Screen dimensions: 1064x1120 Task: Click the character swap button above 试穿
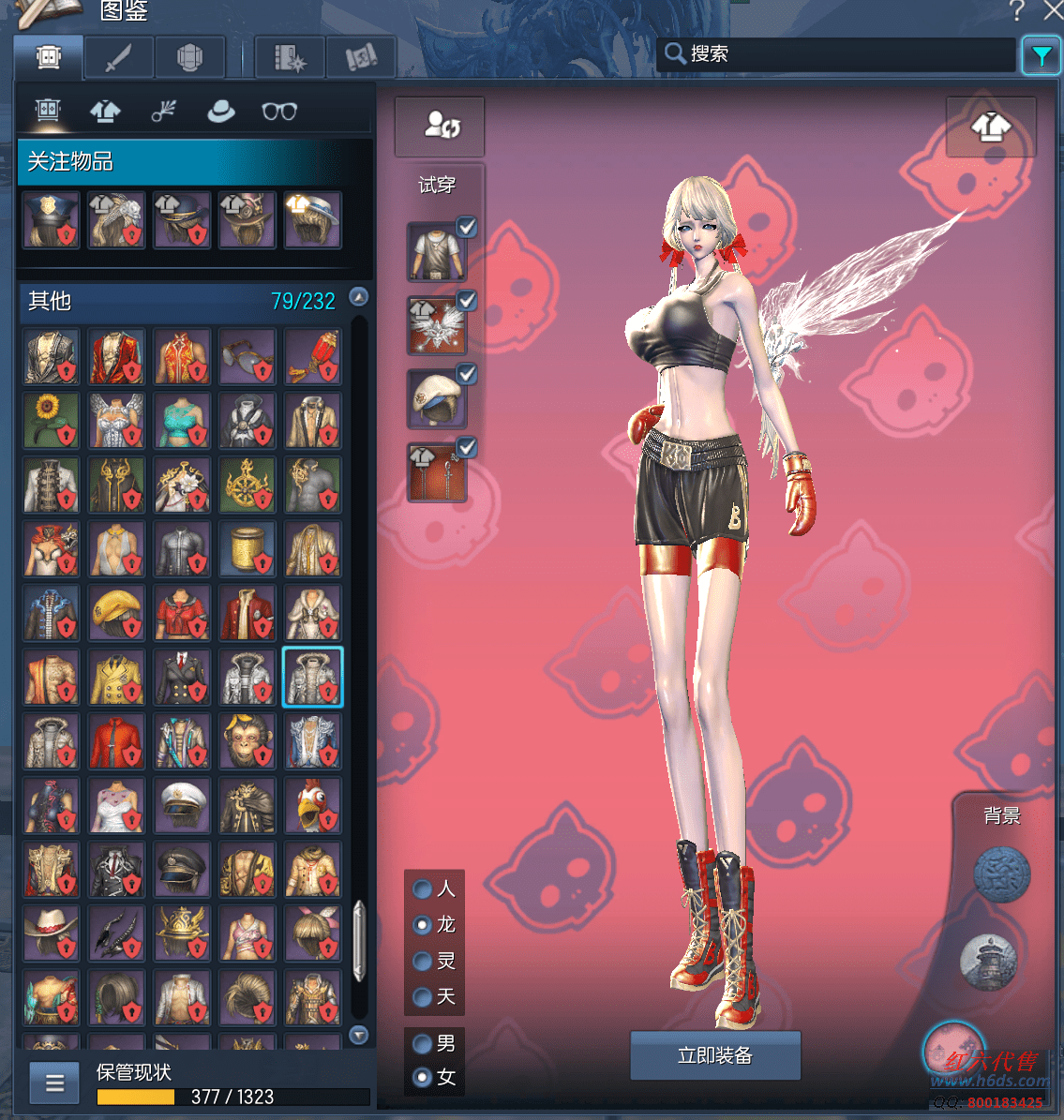[441, 126]
